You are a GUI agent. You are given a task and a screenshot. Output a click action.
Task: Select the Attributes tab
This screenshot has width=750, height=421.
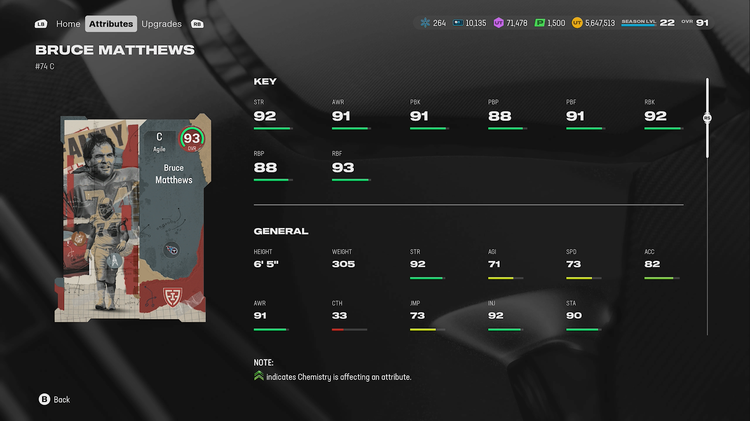(x=110, y=23)
